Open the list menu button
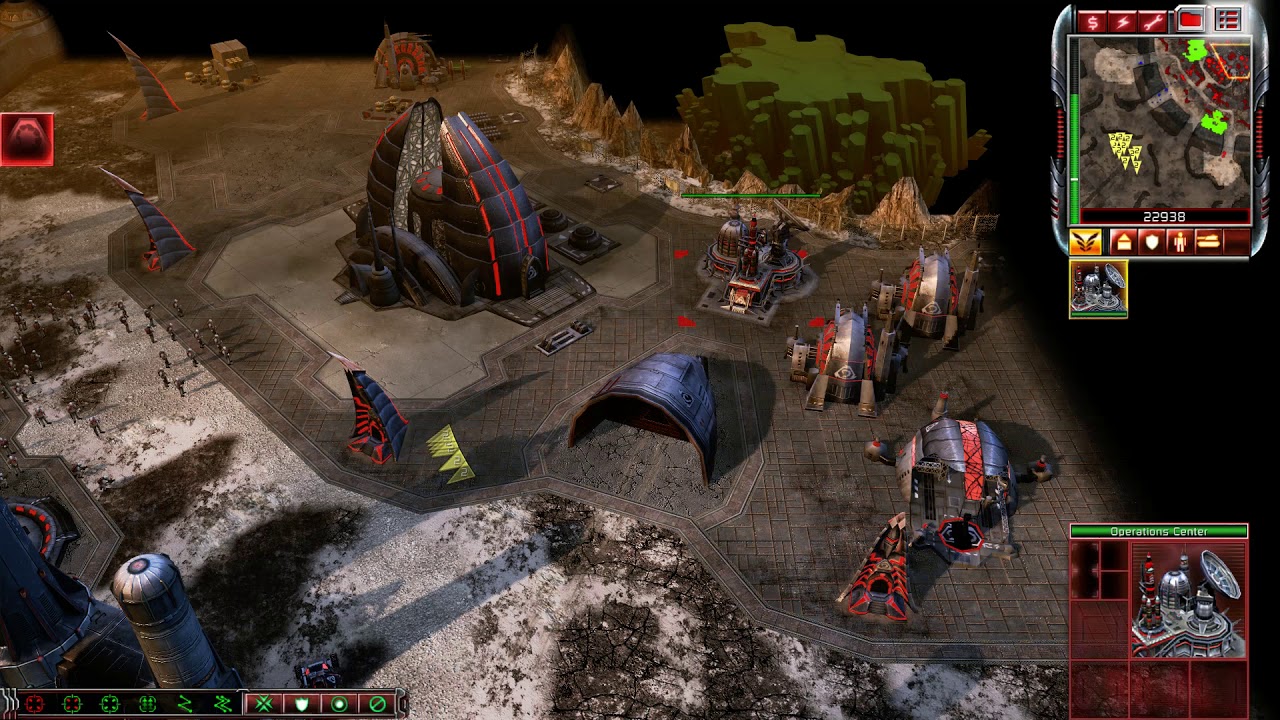This screenshot has height=720, width=1280. (x=1227, y=19)
